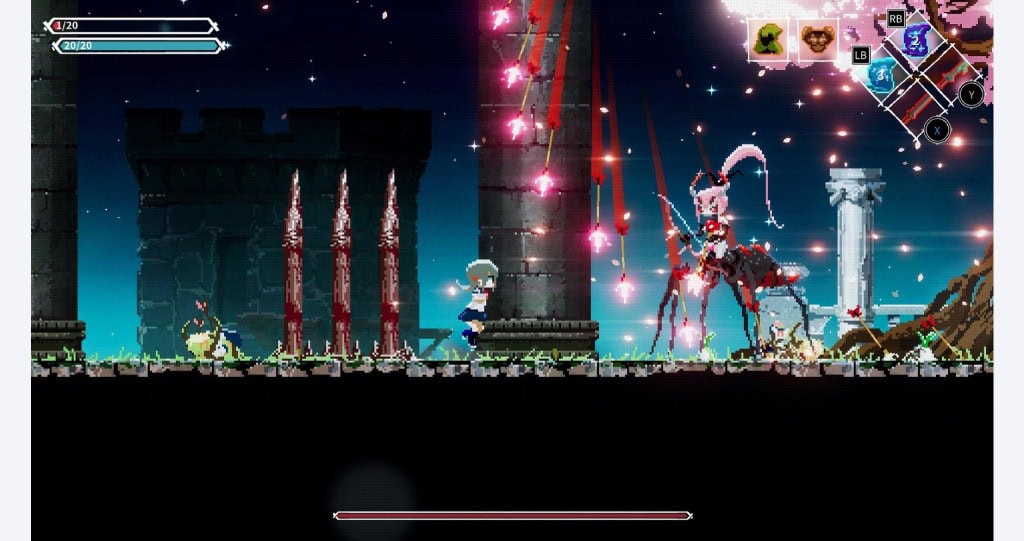Choose the red sword with orange hilt
Viewport: 1024px width, 541px height.
(917, 107)
